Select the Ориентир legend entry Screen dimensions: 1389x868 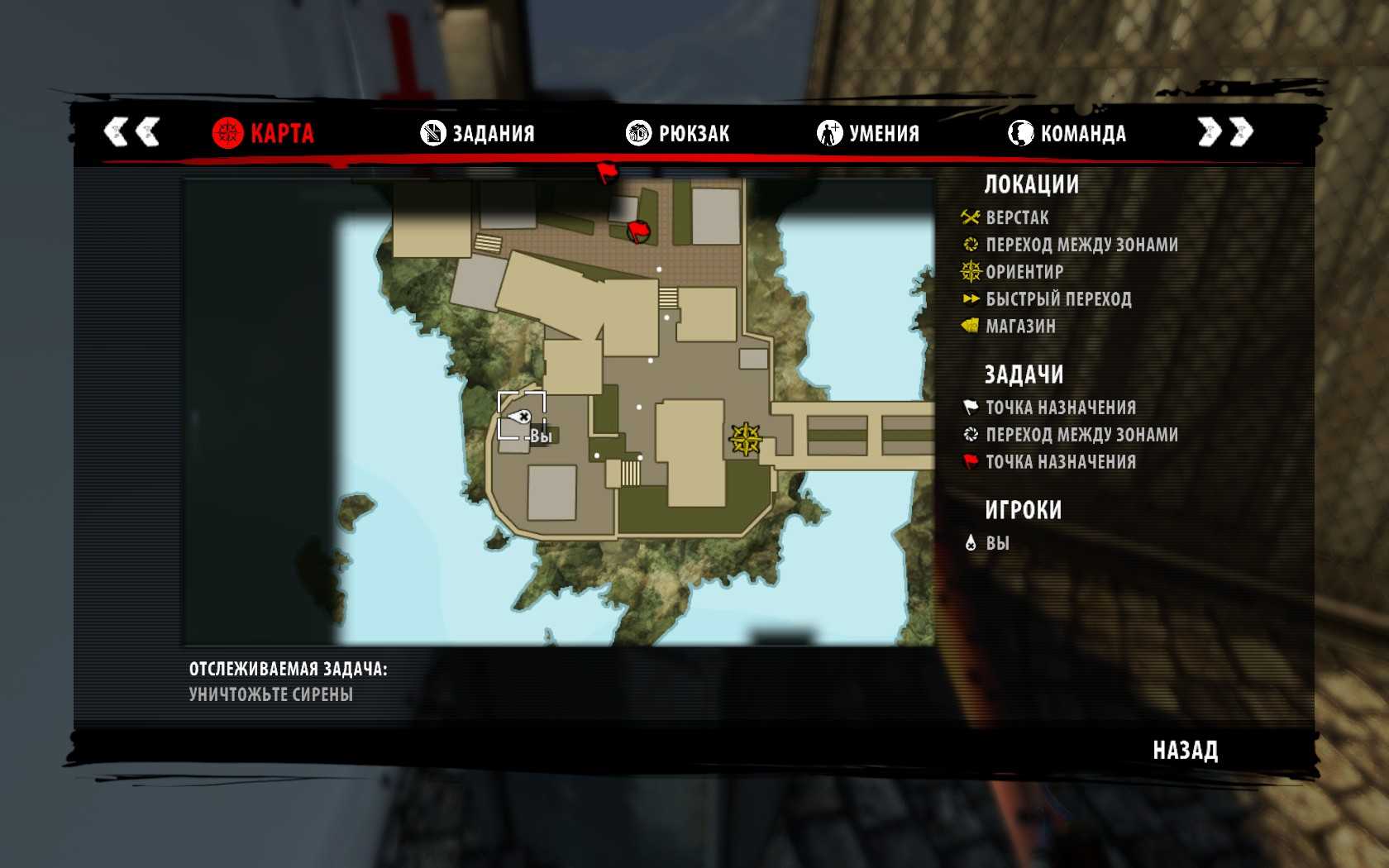pos(1024,272)
